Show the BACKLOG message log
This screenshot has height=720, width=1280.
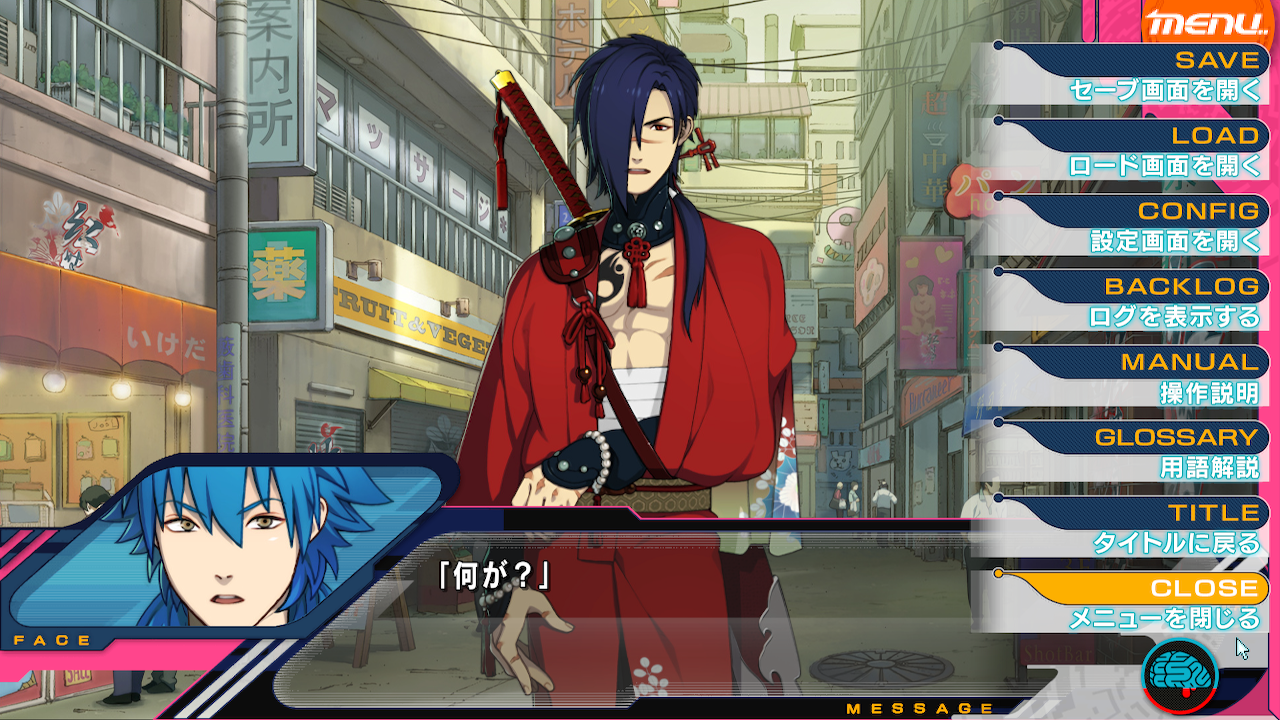(1150, 301)
